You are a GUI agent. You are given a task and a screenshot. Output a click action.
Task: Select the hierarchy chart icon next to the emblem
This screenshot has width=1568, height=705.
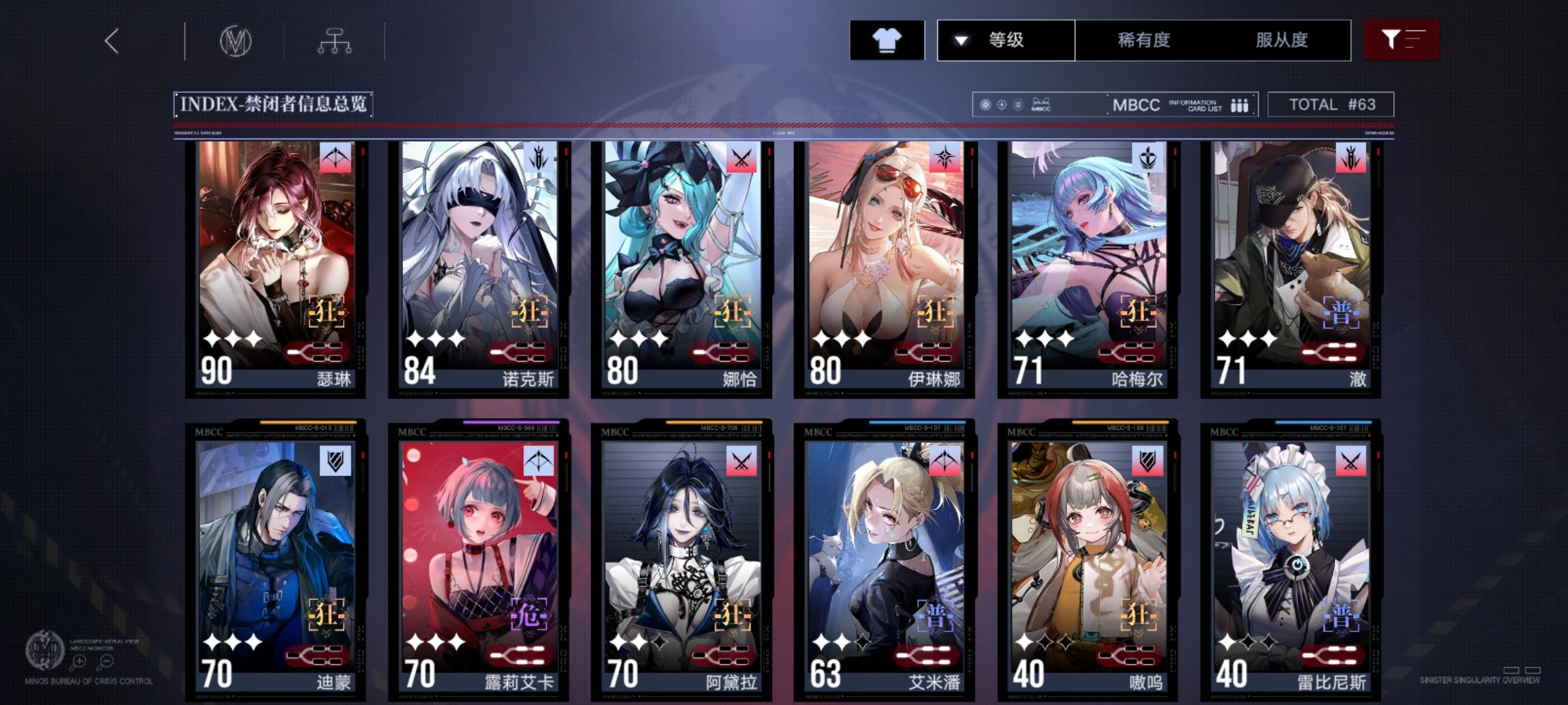[x=335, y=40]
